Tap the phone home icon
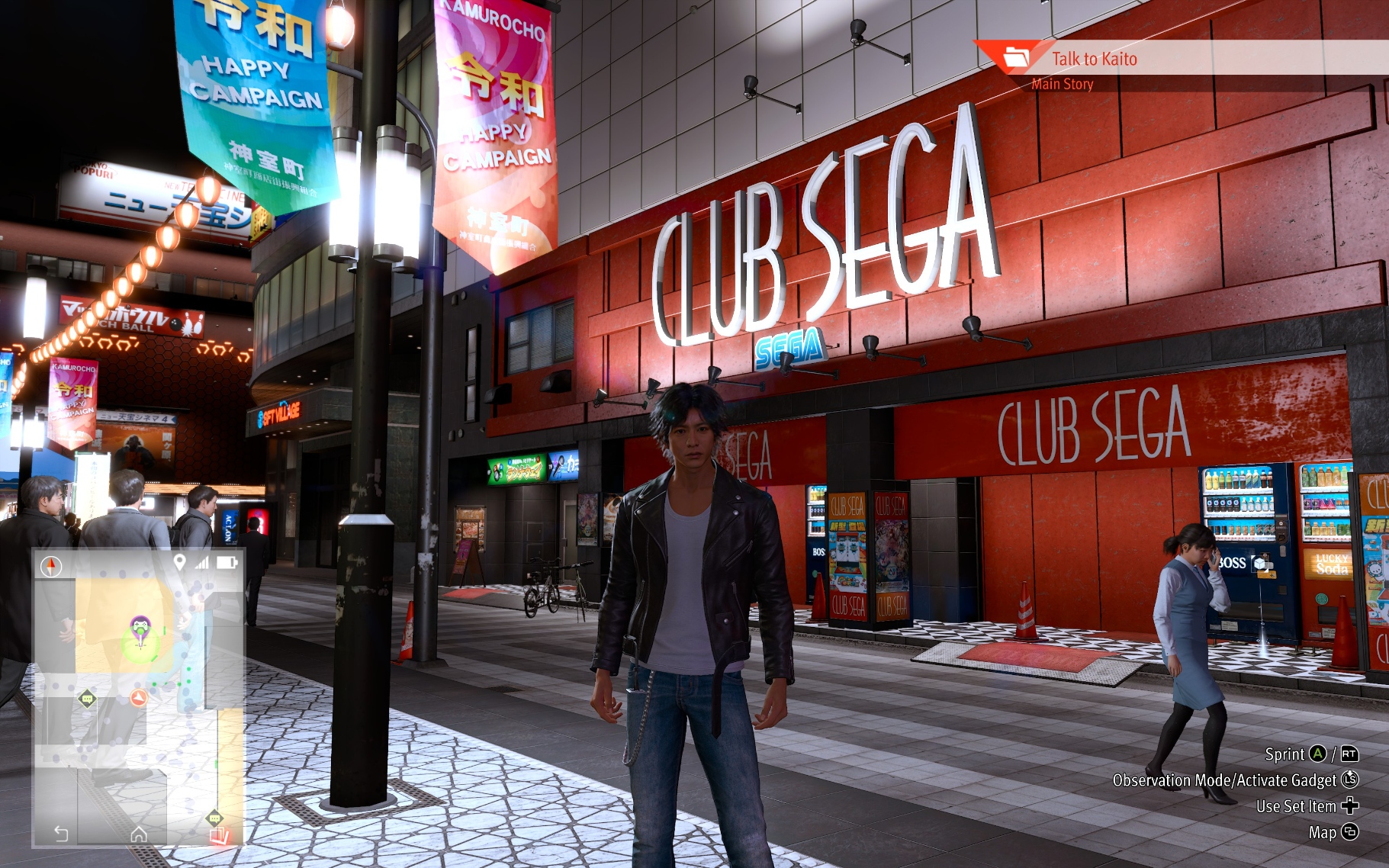Screen dimensions: 1389x868 pos(138,834)
